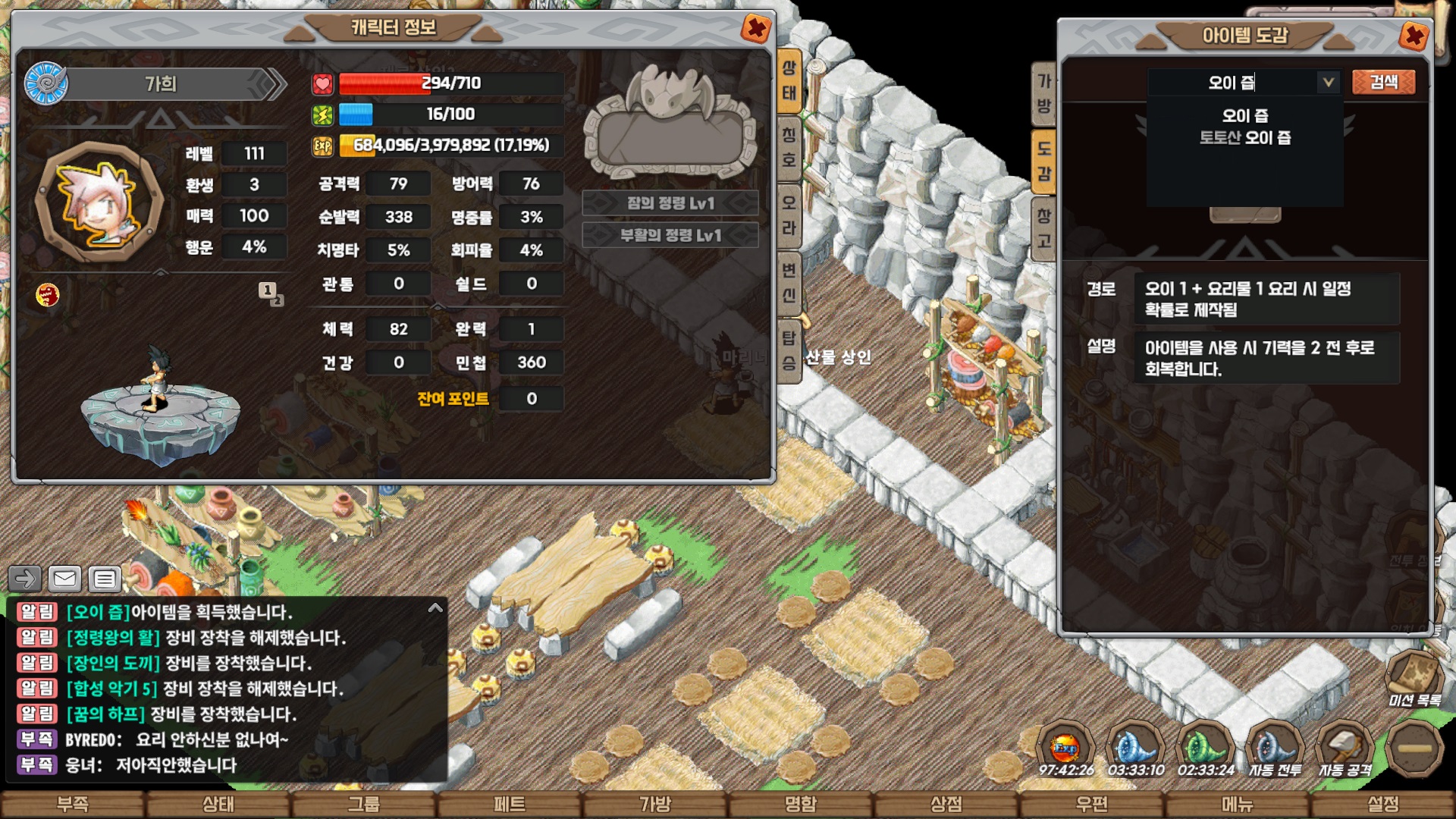This screenshot has width=1456, height=819.
Task: Open 부족 in the bottom menu bar
Action: click(x=73, y=804)
